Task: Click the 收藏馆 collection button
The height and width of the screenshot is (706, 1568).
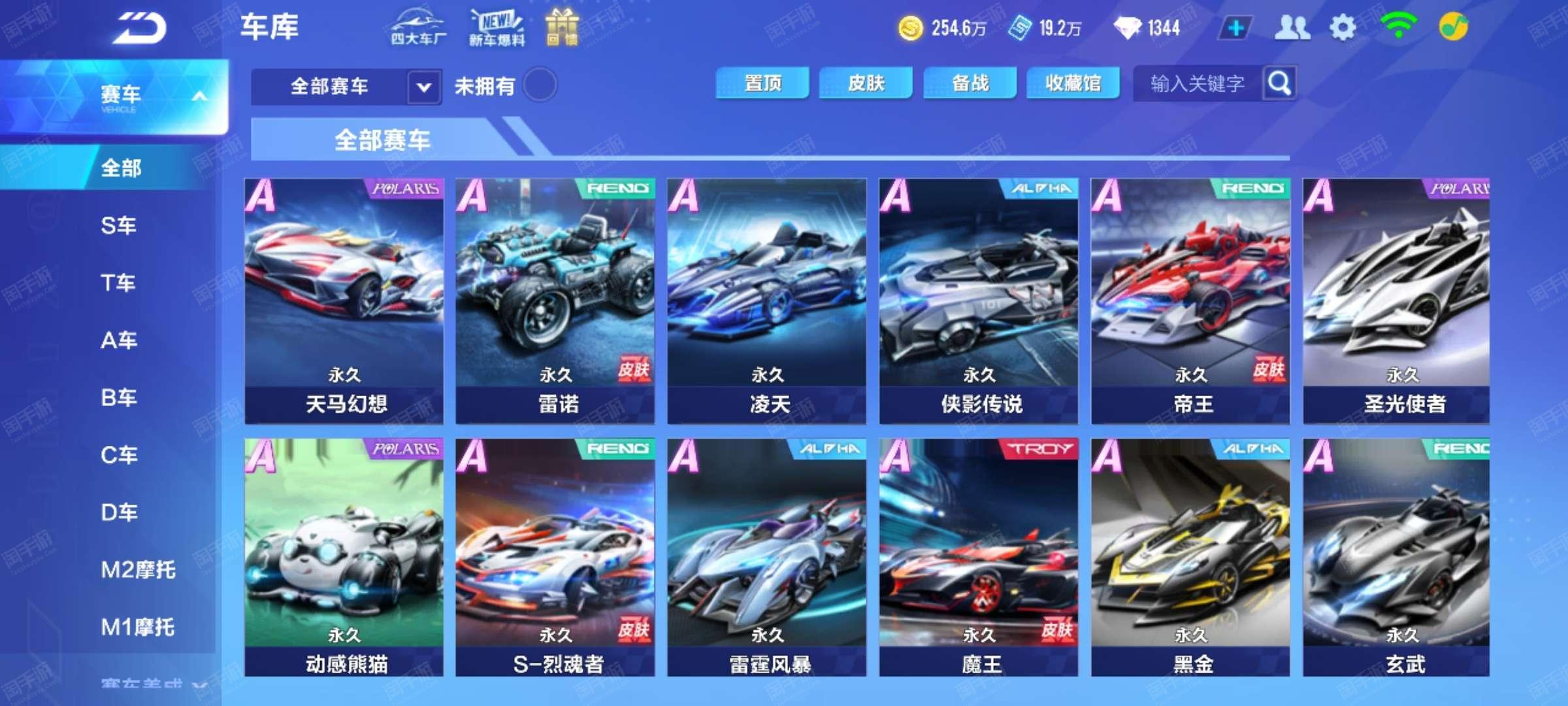Action: 1071,82
